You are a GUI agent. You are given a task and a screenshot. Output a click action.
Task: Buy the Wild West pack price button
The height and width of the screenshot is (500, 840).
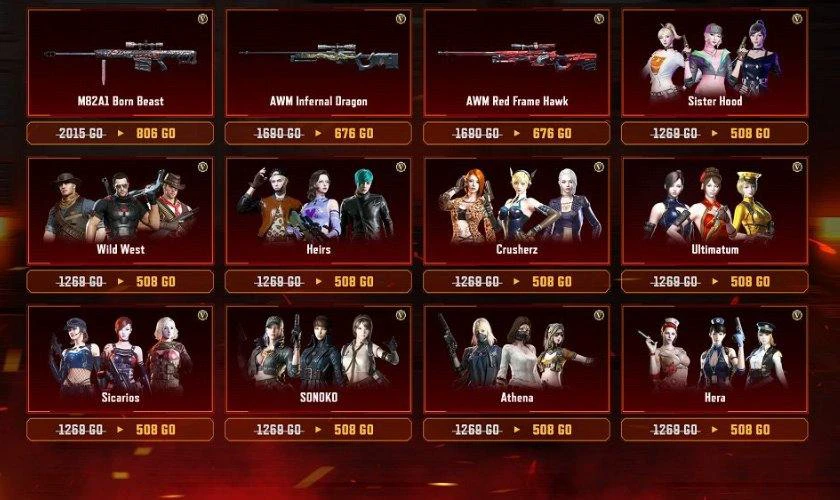tap(120, 281)
